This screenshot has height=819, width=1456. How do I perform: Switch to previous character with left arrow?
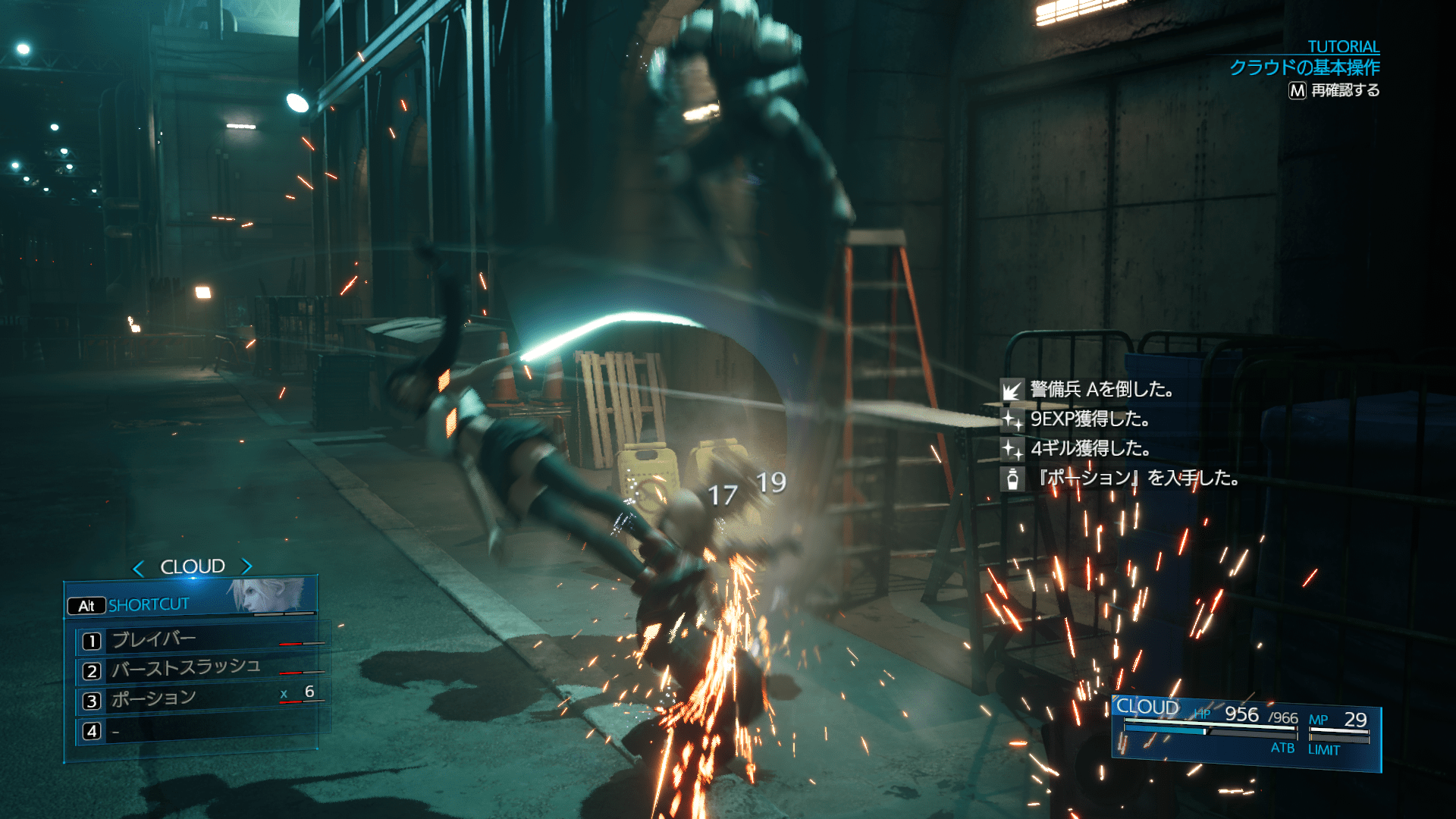click(138, 568)
